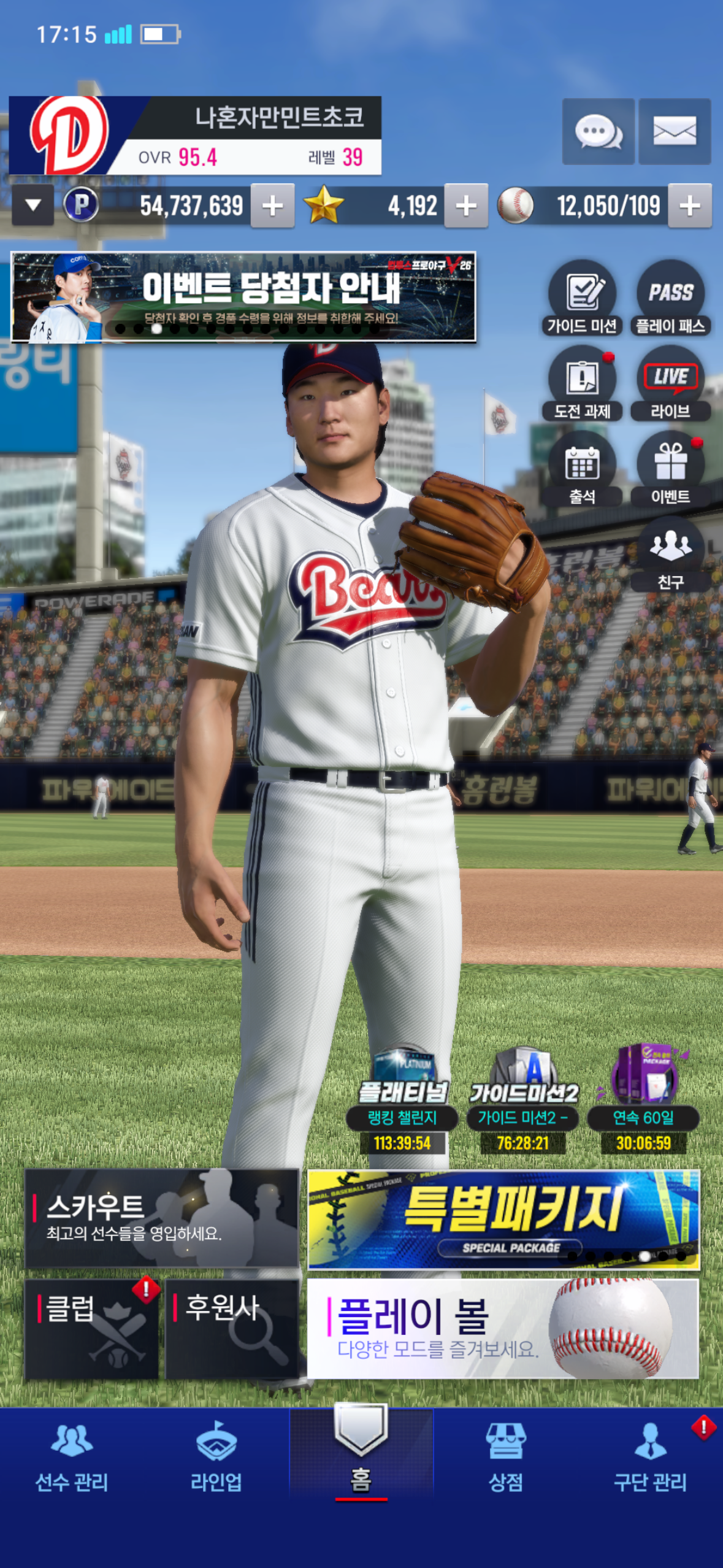Open the 스카우트 scout panel
This screenshot has width=723, height=1568.
[x=161, y=1218]
